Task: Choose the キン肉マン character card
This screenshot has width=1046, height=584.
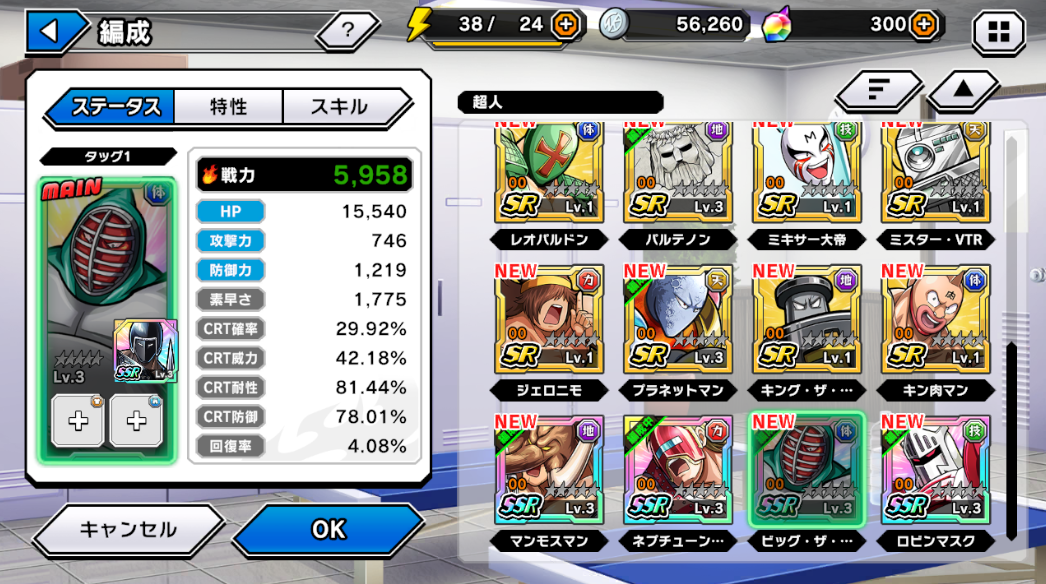Action: tap(936, 320)
